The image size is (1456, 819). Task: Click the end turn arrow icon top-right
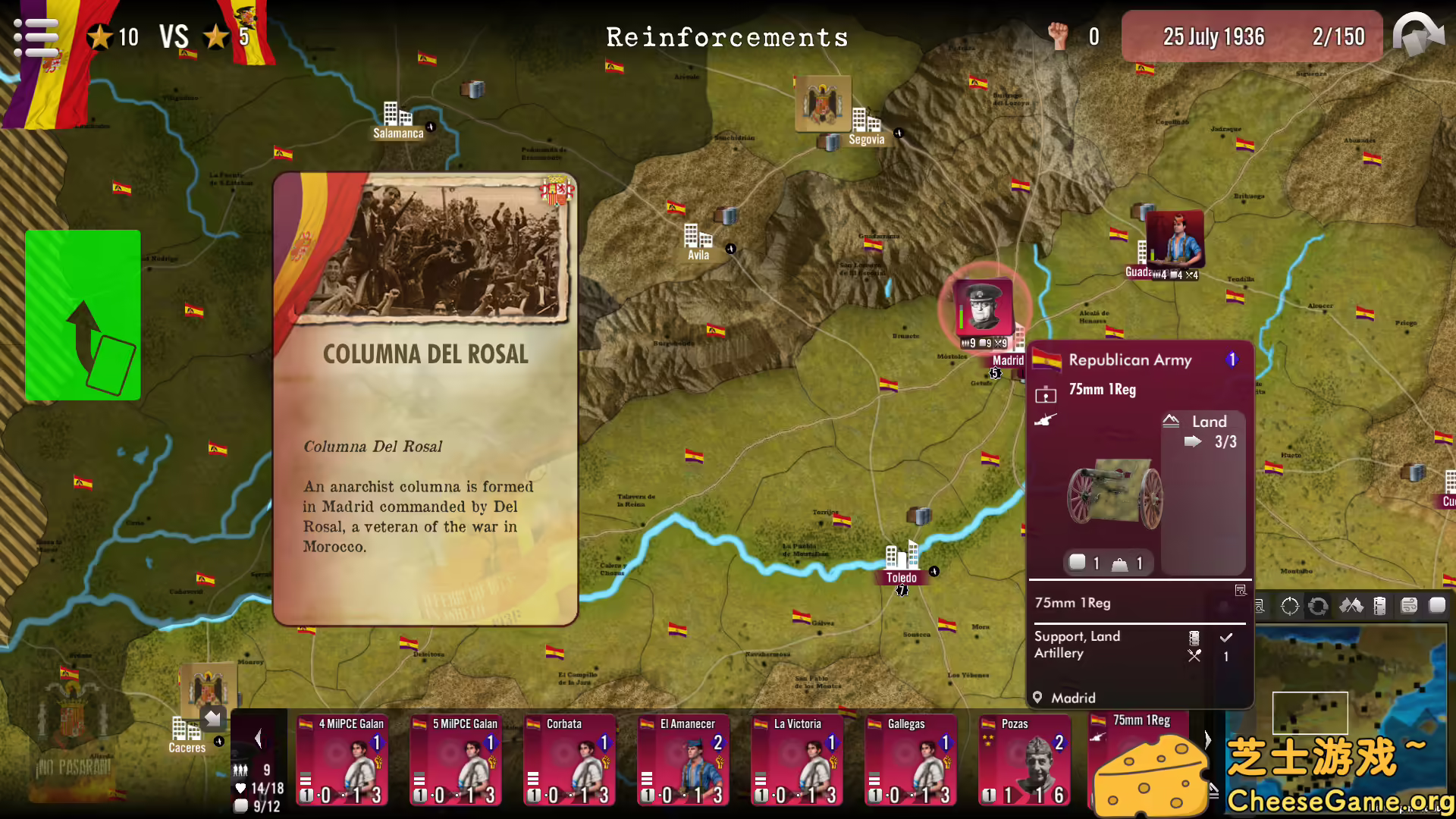coord(1419,36)
